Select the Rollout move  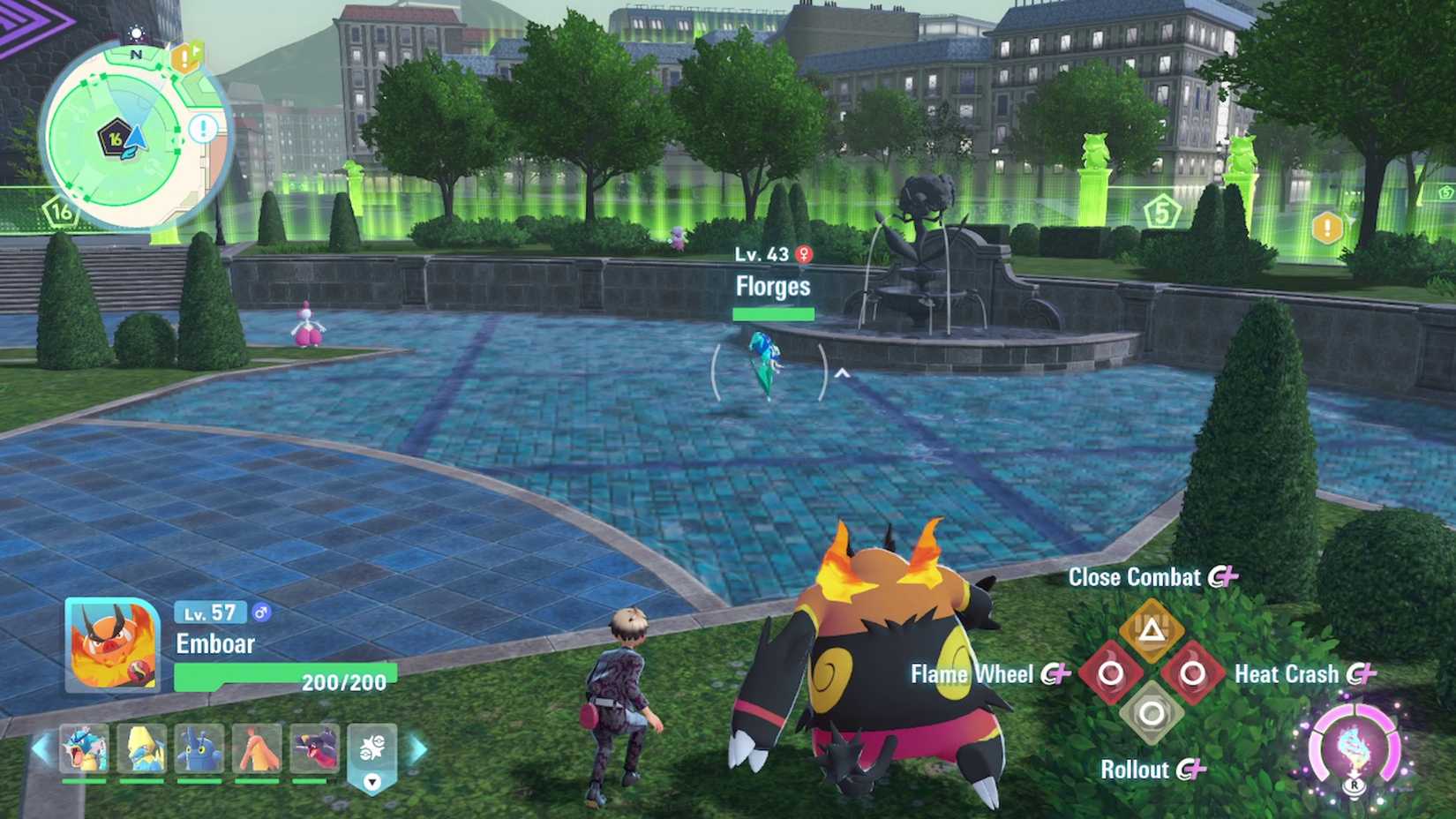[1150, 713]
